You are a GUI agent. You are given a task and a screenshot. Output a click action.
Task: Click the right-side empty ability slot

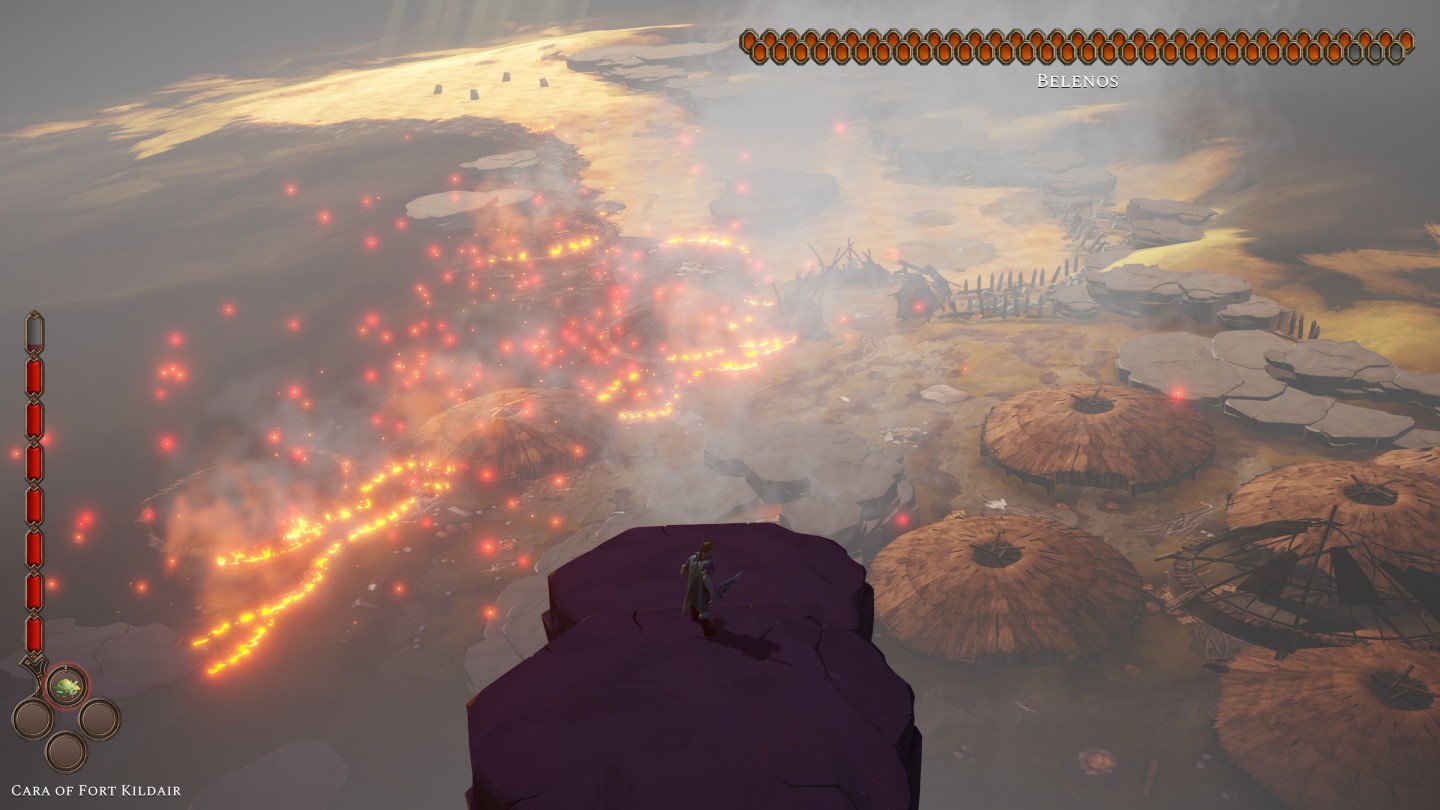(99, 720)
